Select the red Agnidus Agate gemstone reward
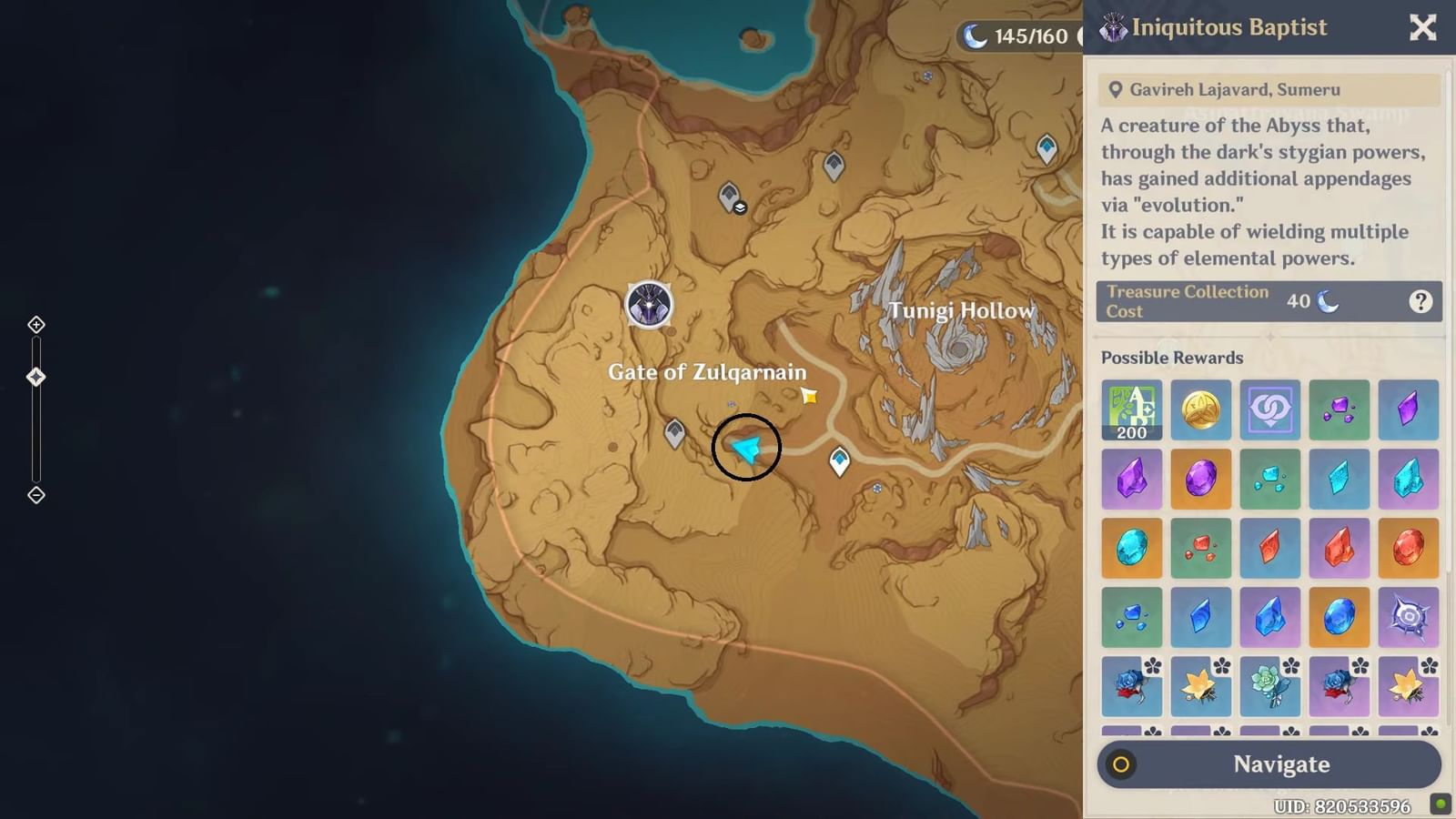The width and height of the screenshot is (1456, 819). (1409, 548)
